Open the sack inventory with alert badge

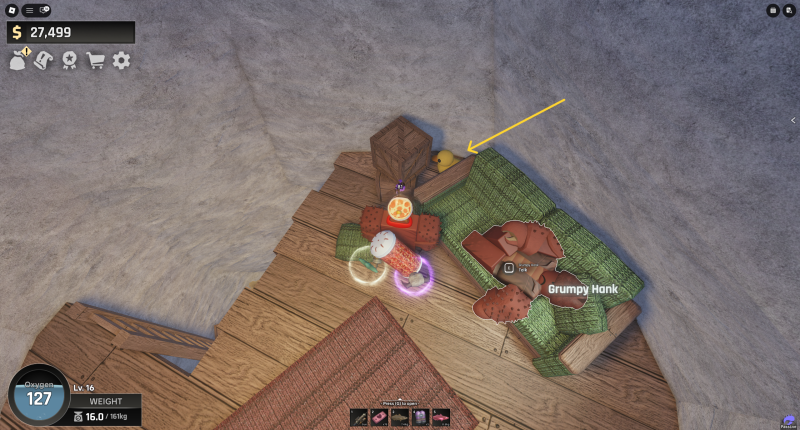point(19,60)
